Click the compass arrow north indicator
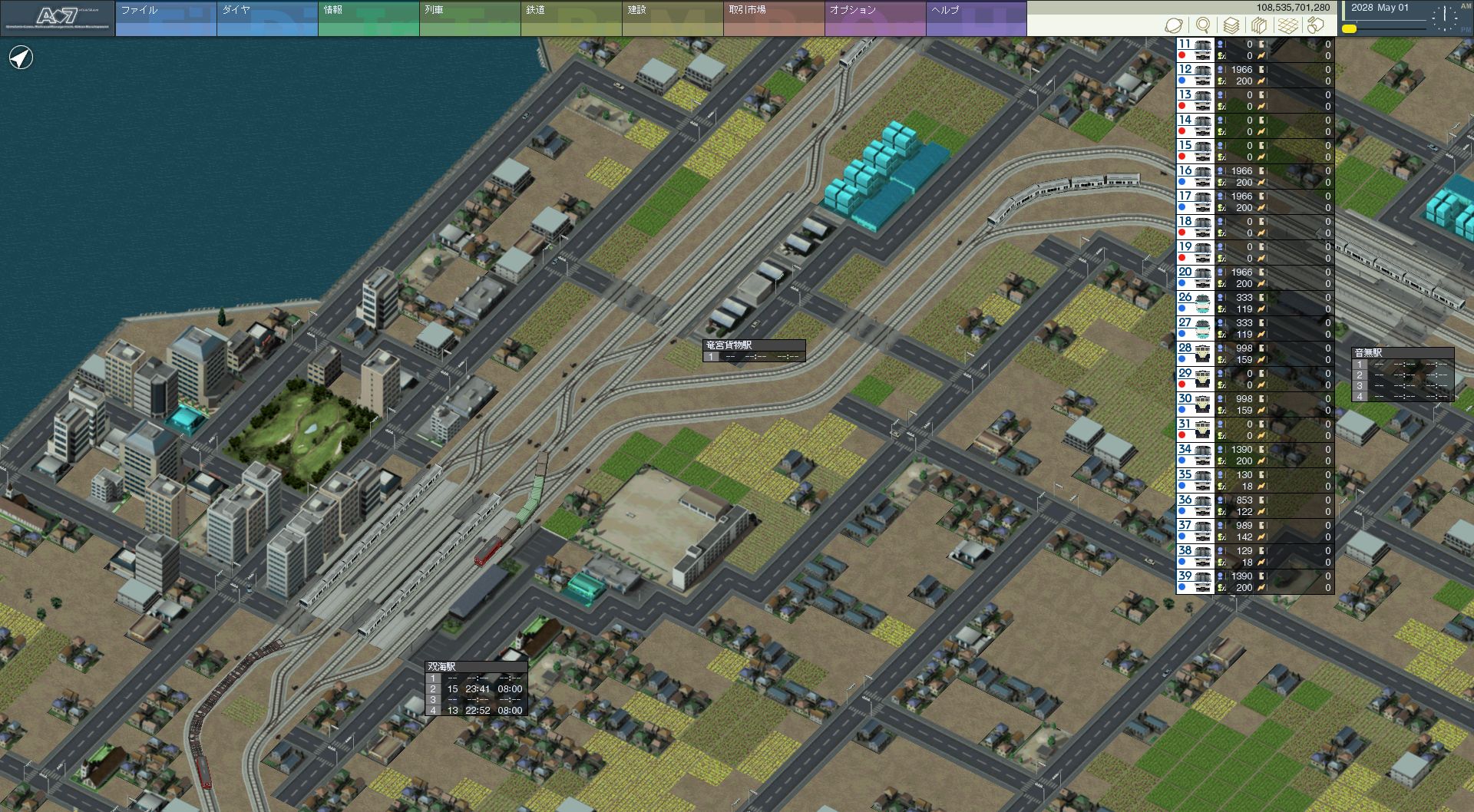The image size is (1474, 812). tap(21, 58)
